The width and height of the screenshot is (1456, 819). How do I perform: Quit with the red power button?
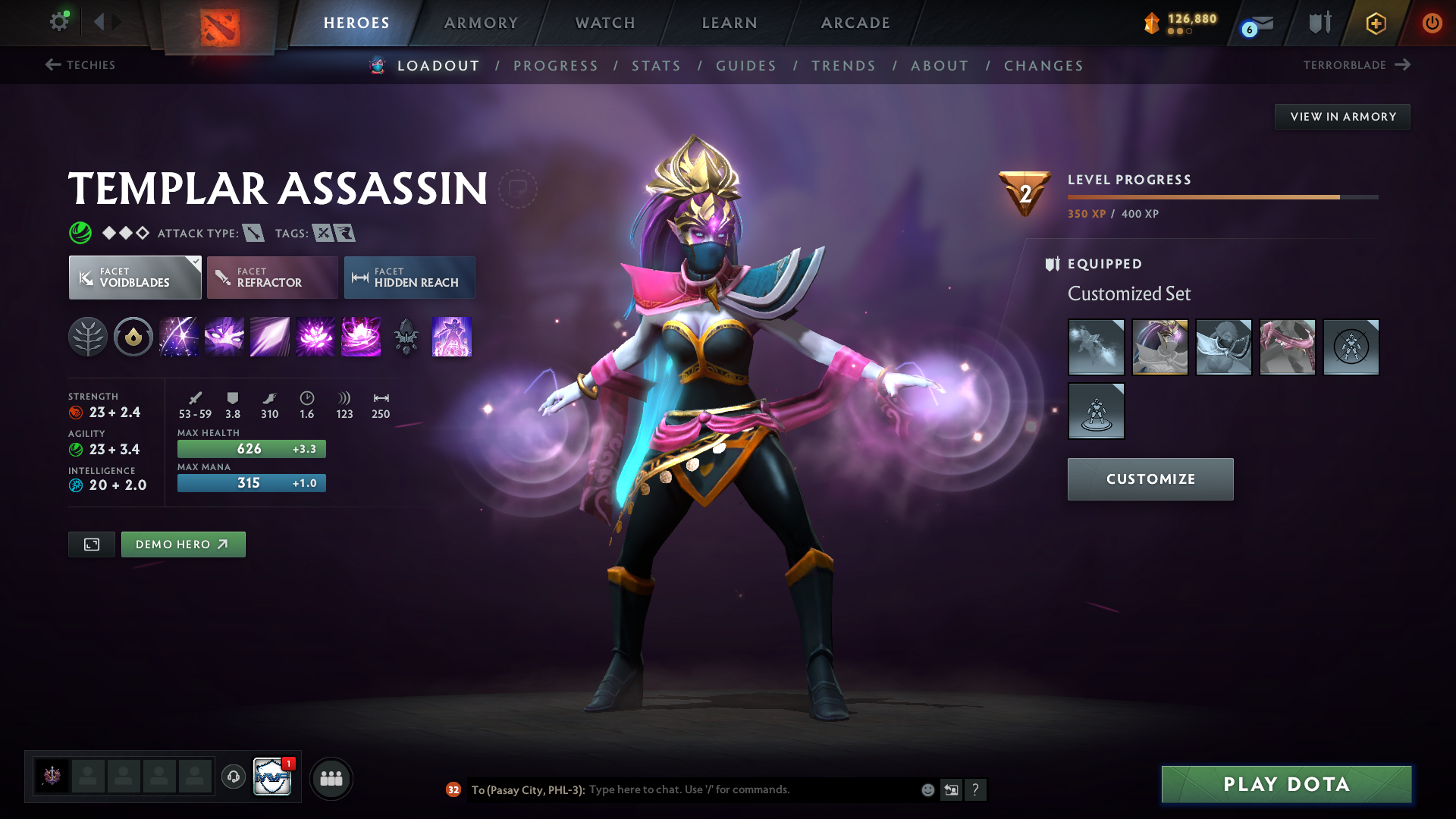coord(1432,23)
